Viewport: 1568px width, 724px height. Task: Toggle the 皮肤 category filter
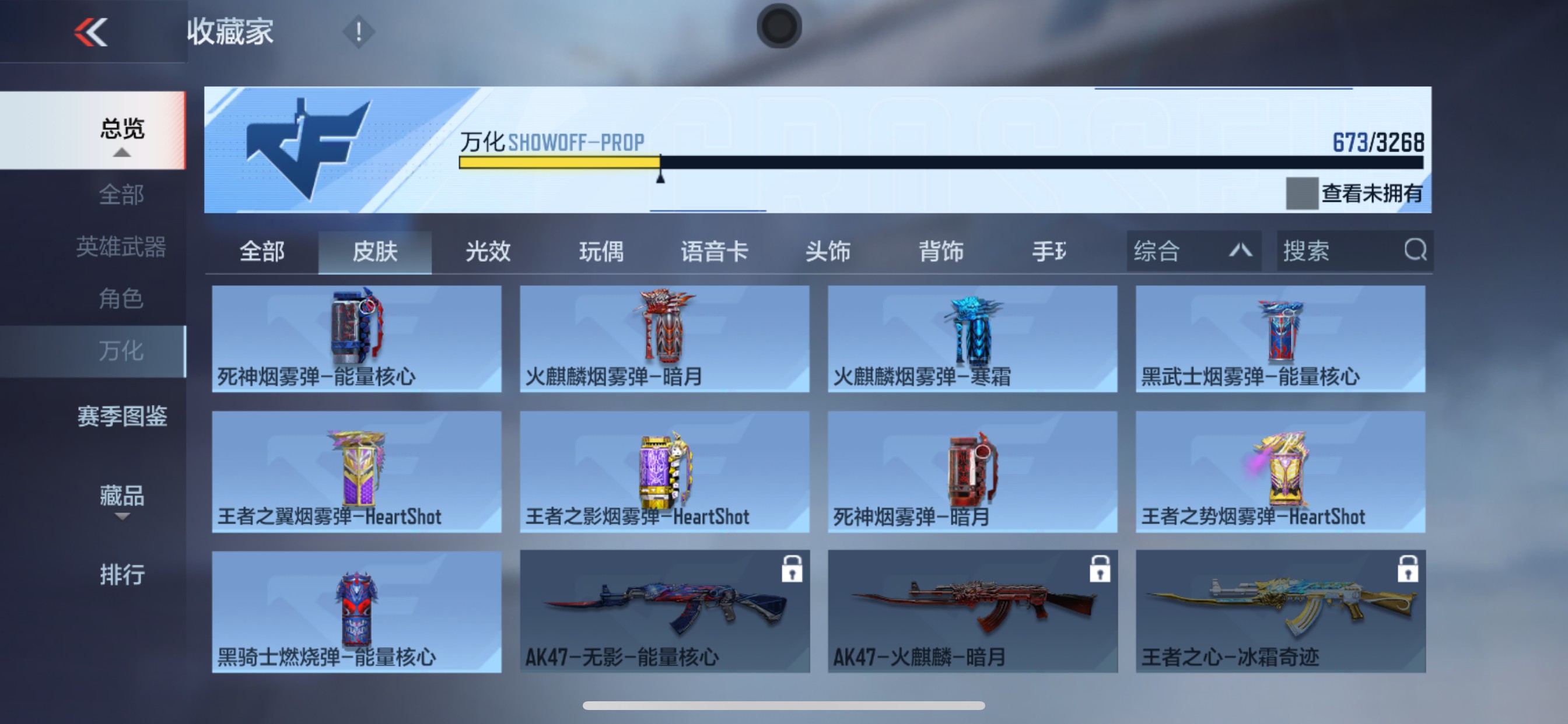pyautogui.click(x=374, y=251)
